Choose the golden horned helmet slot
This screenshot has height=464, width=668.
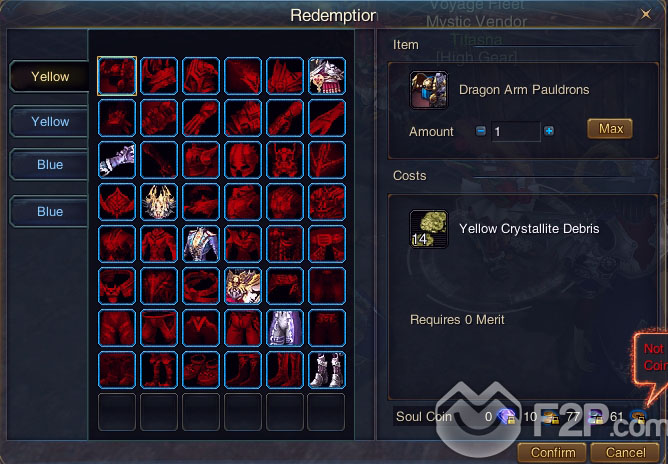(159, 201)
